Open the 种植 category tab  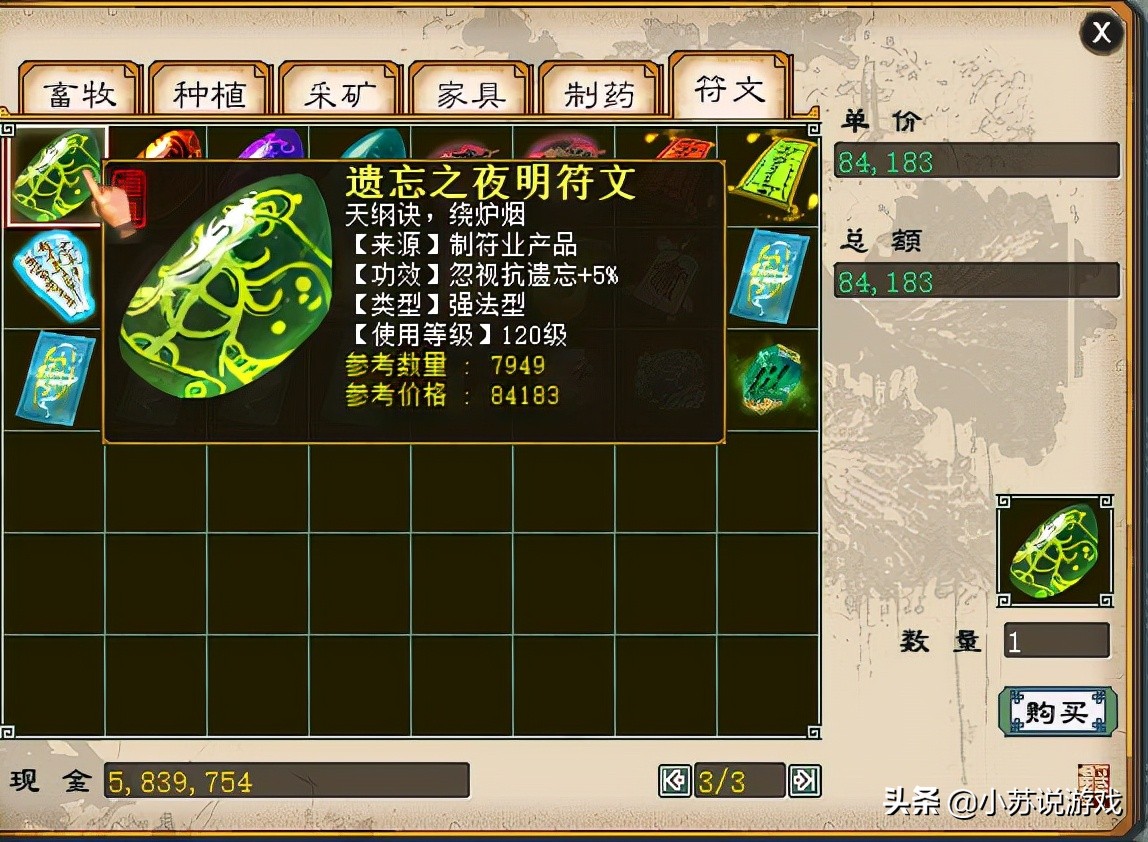pos(209,93)
